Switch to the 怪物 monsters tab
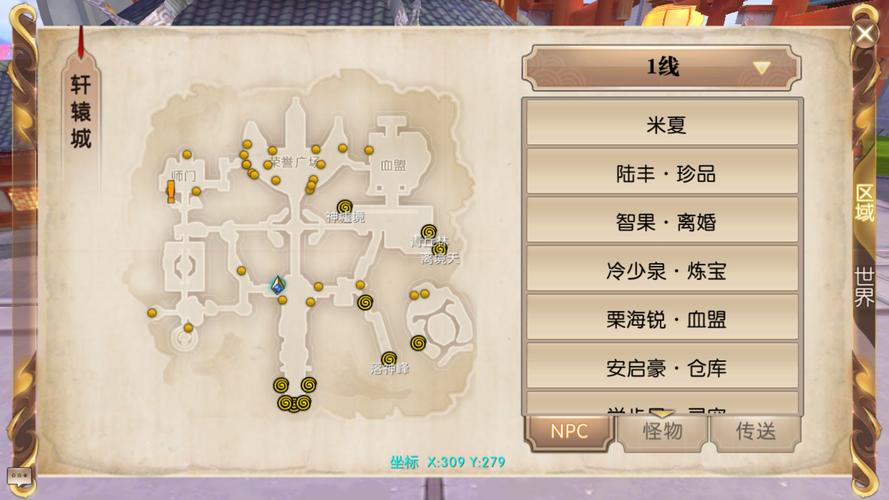889x500 pixels. point(661,432)
